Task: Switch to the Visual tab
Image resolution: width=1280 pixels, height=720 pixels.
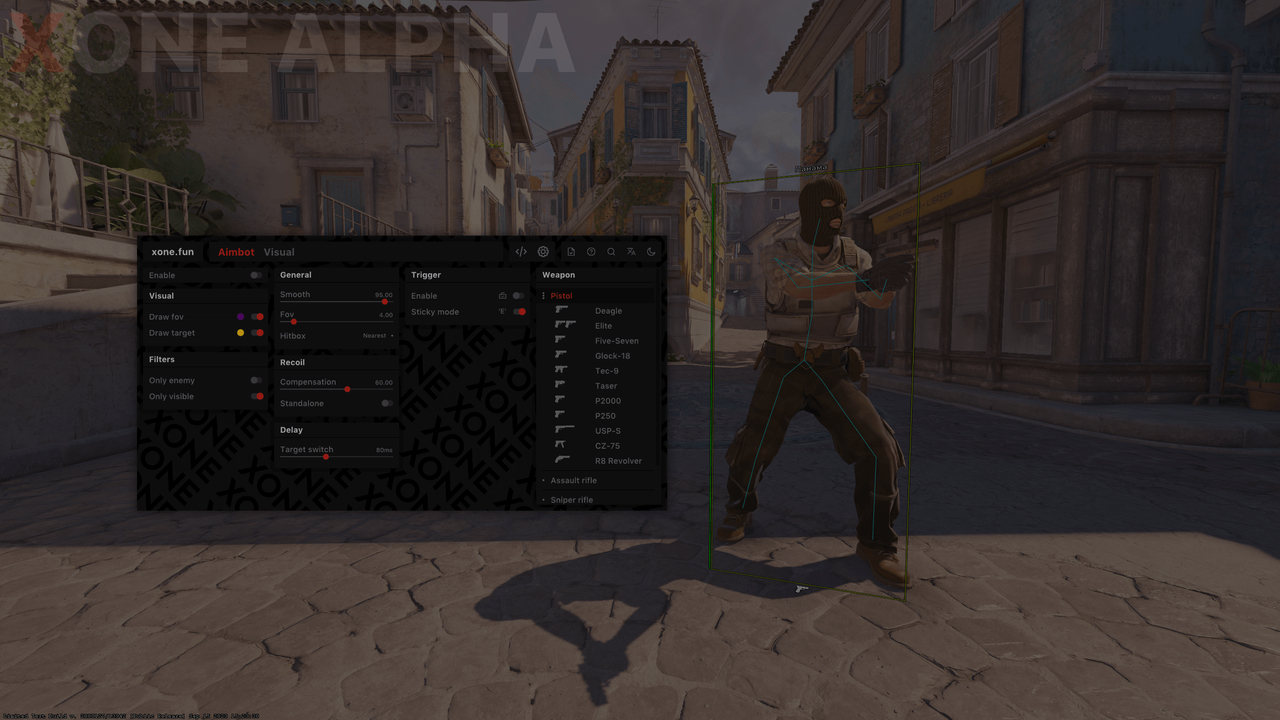Action: tap(278, 251)
